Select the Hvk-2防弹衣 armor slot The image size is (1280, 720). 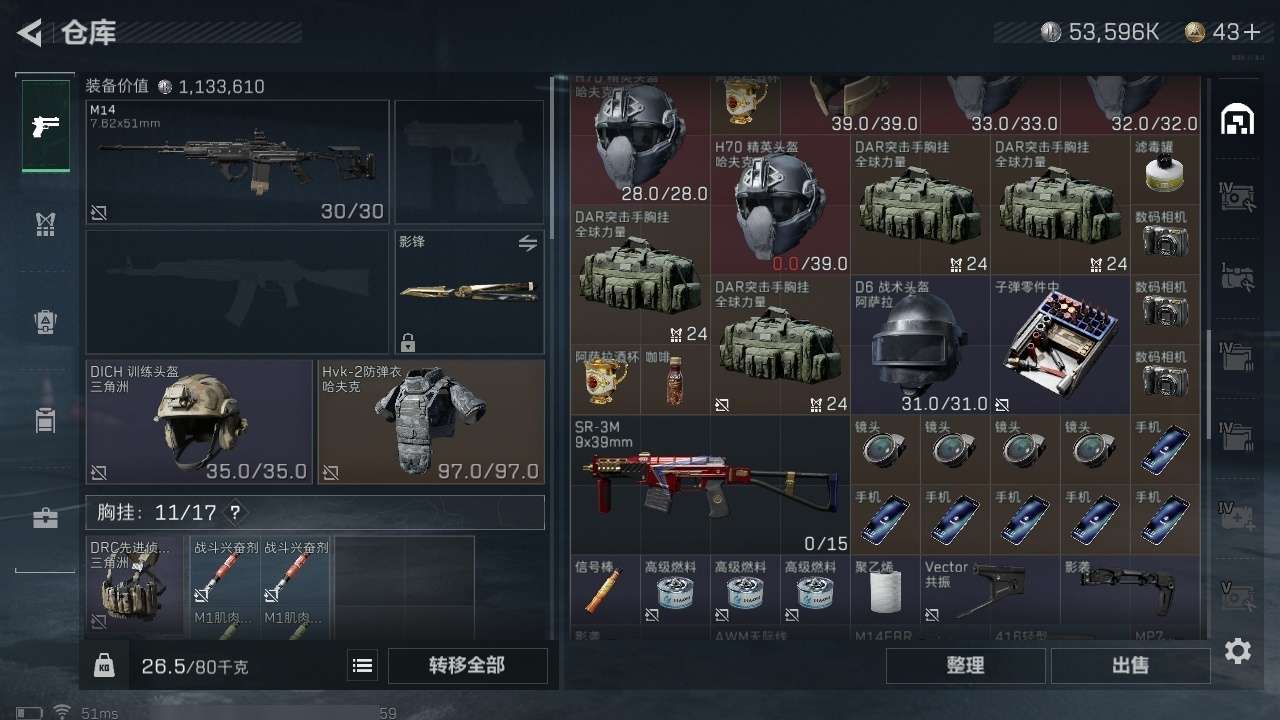[x=431, y=422]
